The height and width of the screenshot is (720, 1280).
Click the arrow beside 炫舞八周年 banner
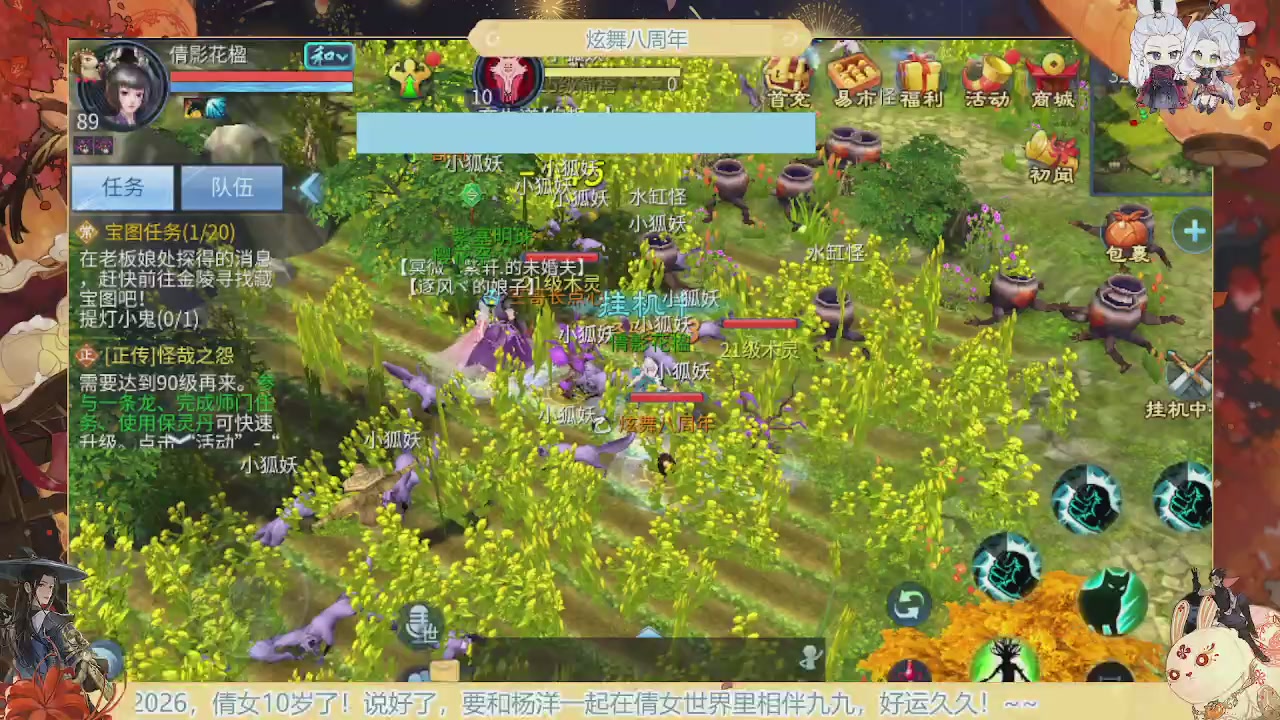pos(789,39)
